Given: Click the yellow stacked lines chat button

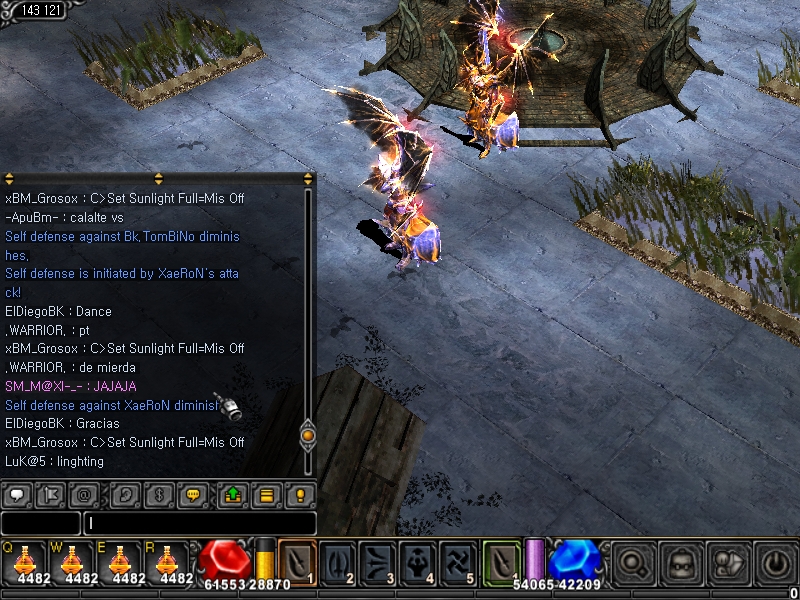Looking at the screenshot, I should click(266, 494).
